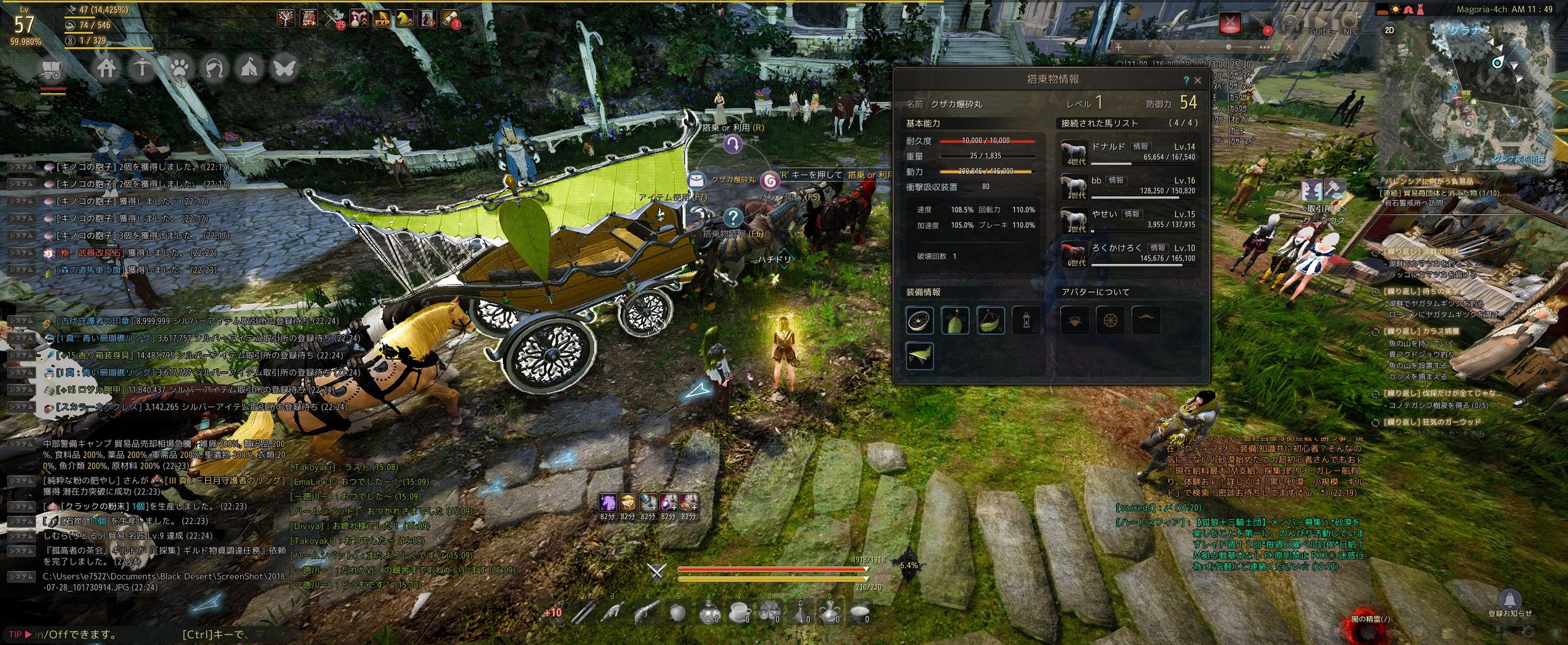Screen dimensions: 1568x645
Task: Open the 情報 button for horse やせい
Action: point(1132,214)
